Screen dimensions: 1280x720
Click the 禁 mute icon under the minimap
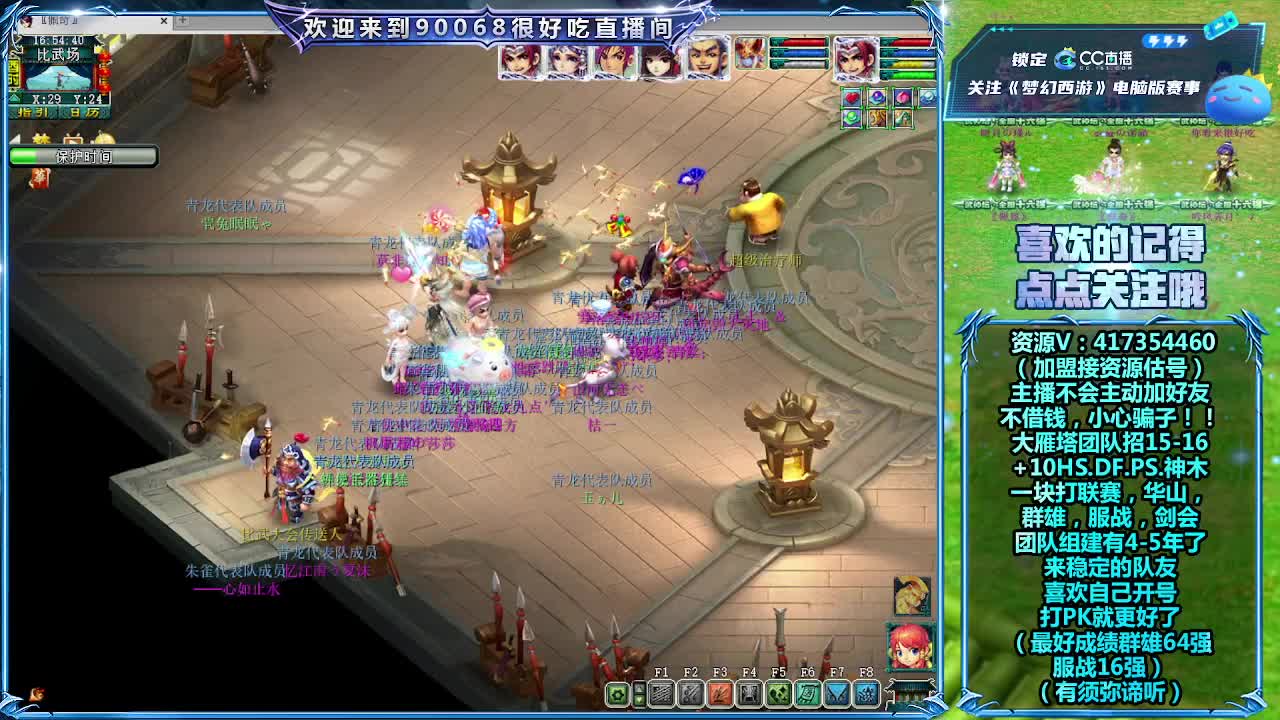[41, 138]
